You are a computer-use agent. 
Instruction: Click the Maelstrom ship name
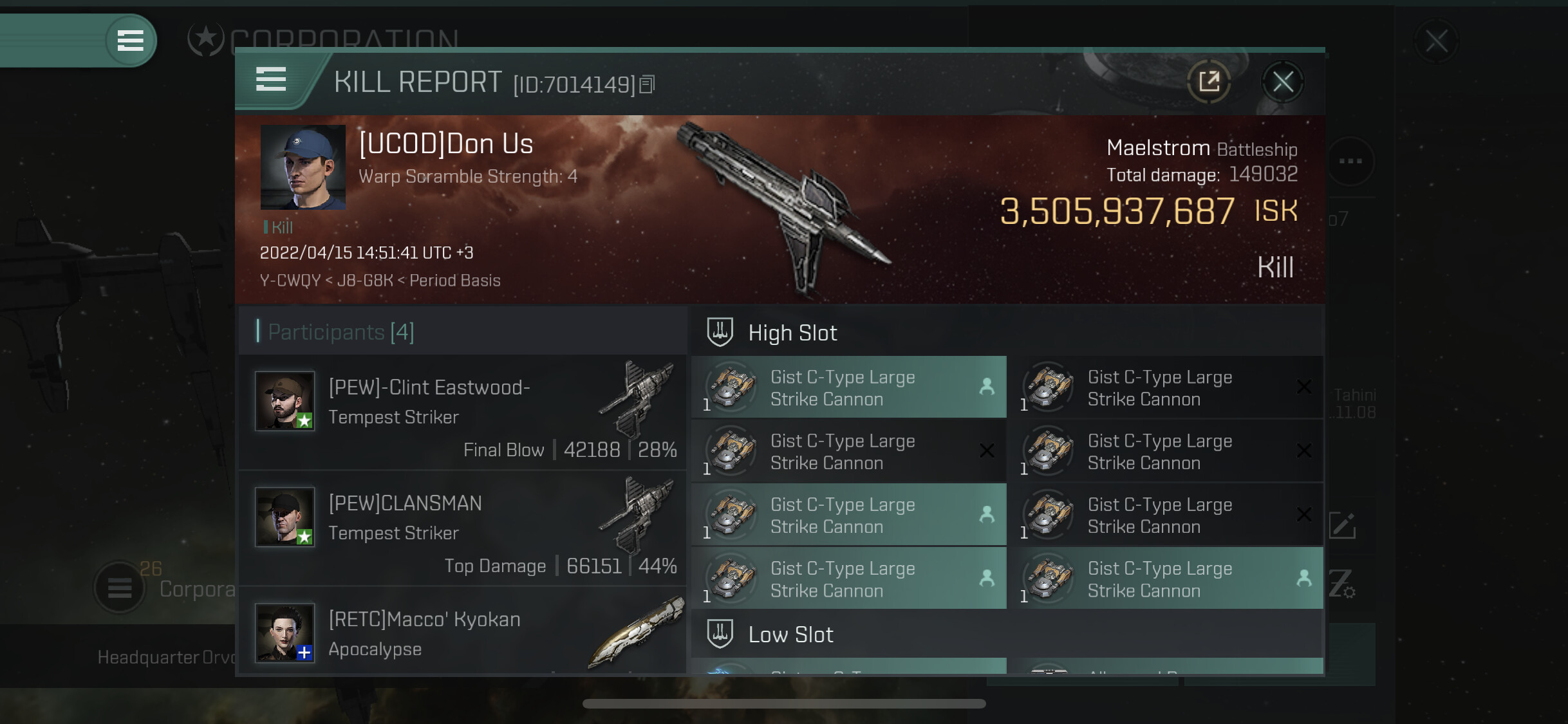click(x=1157, y=148)
